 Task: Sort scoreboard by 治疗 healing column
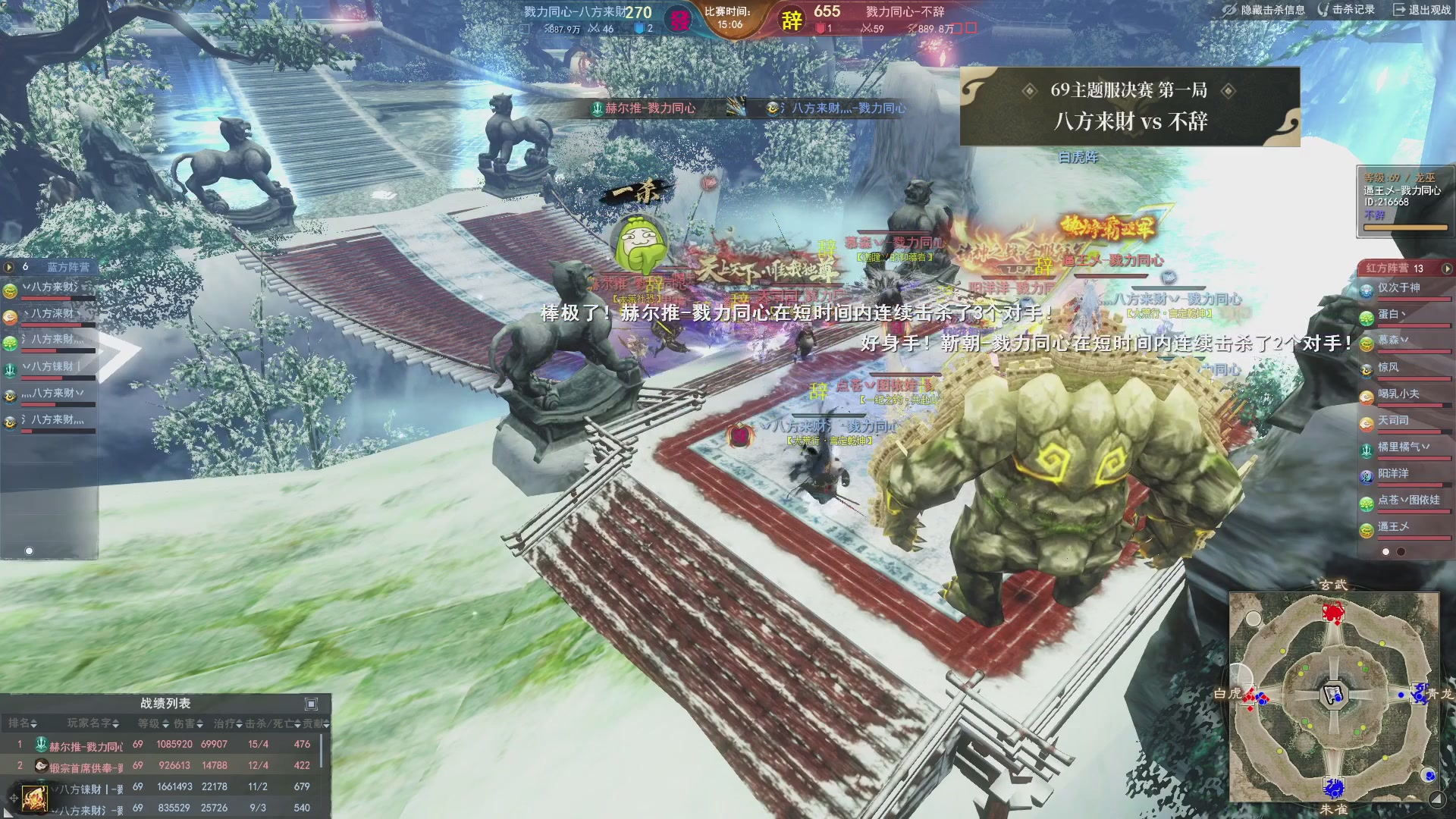coord(227,724)
